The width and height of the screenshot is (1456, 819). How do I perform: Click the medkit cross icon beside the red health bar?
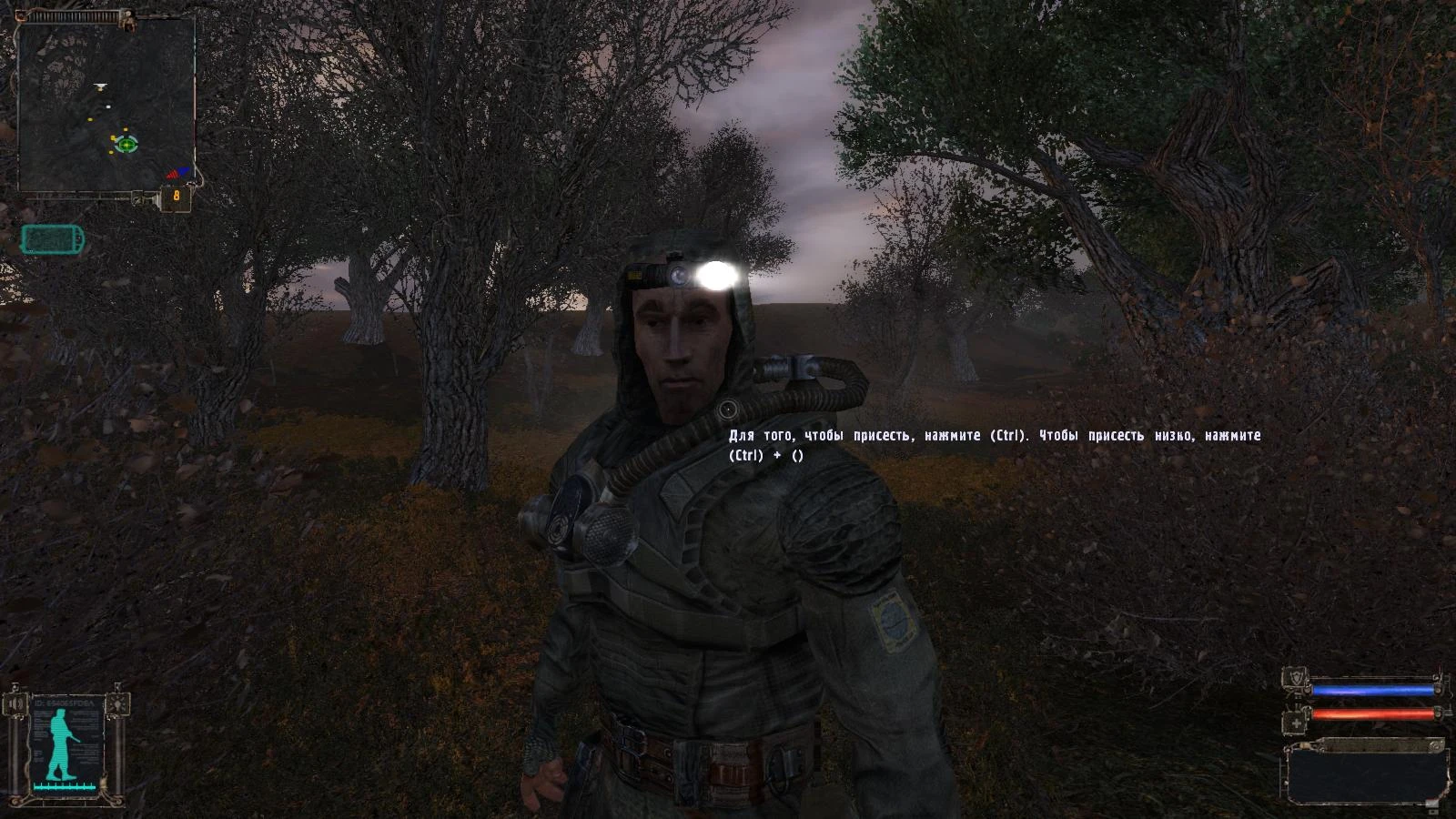point(1295,722)
